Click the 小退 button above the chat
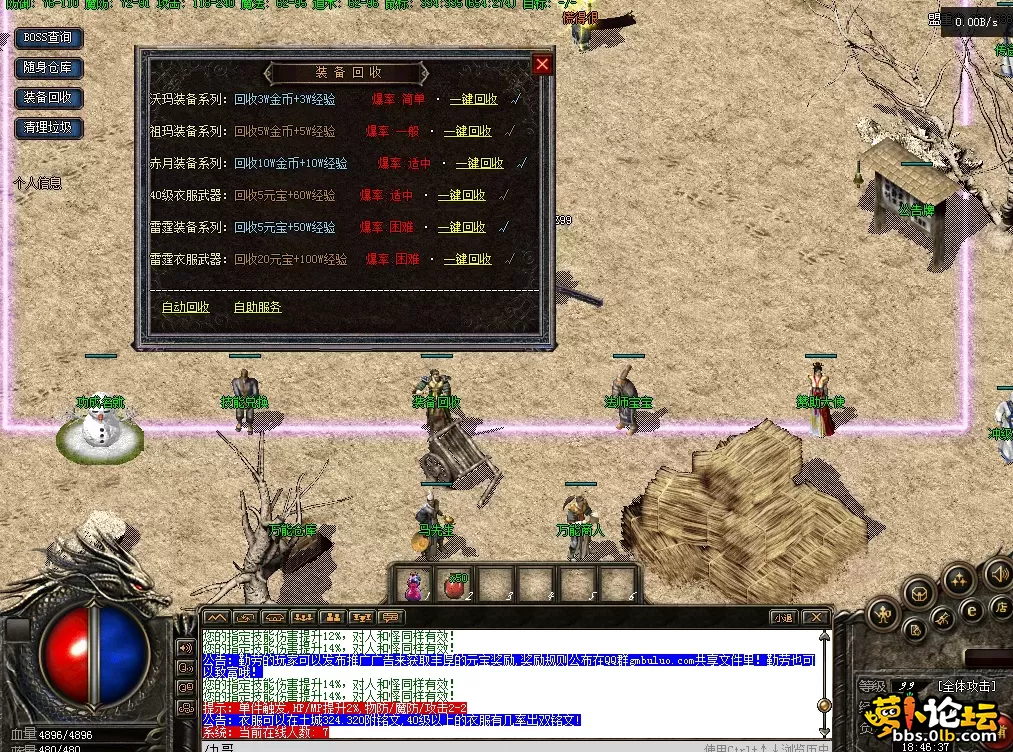1013x752 pixels. tap(782, 617)
